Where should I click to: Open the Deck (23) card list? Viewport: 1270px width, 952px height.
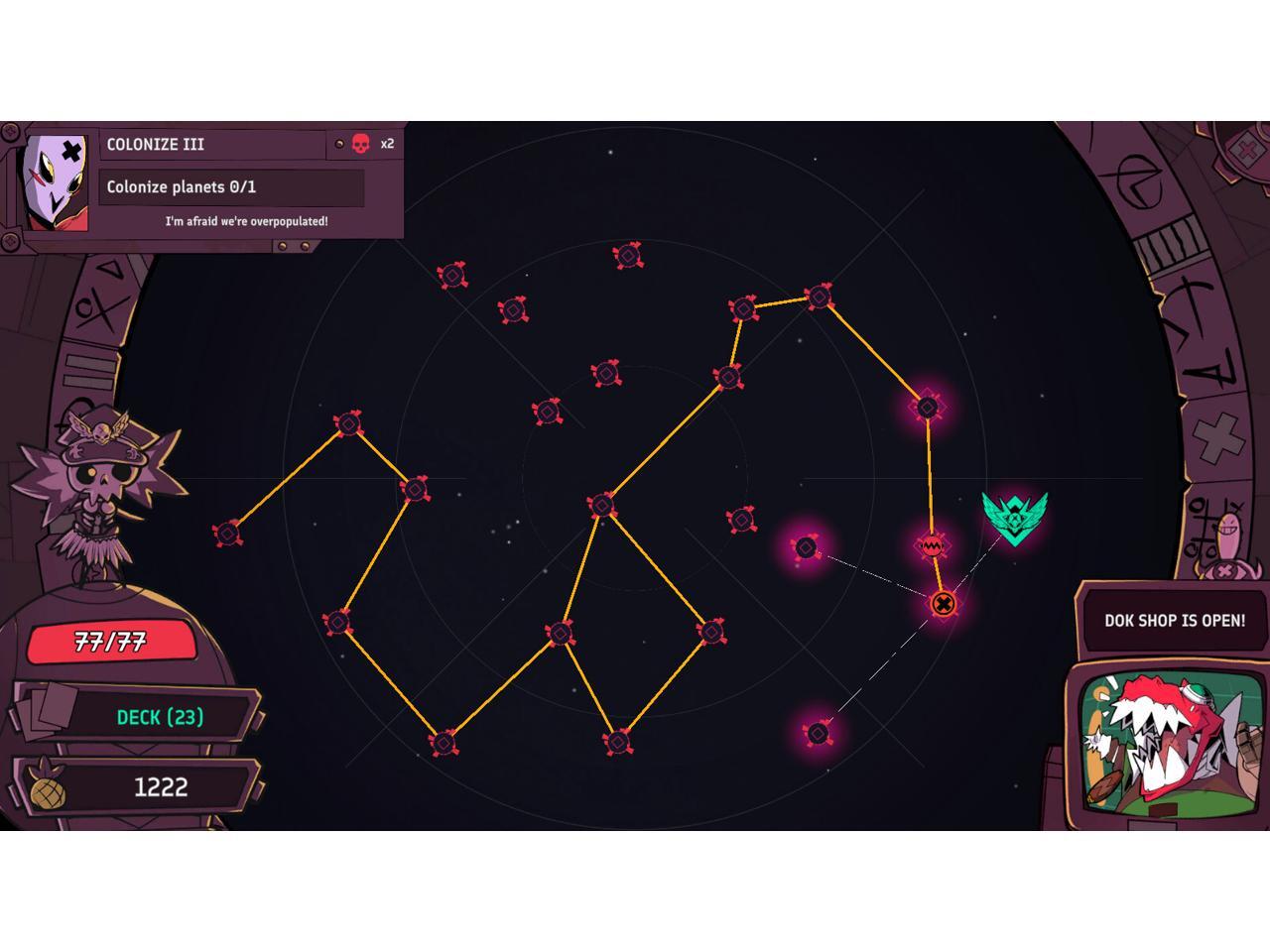[x=159, y=717]
